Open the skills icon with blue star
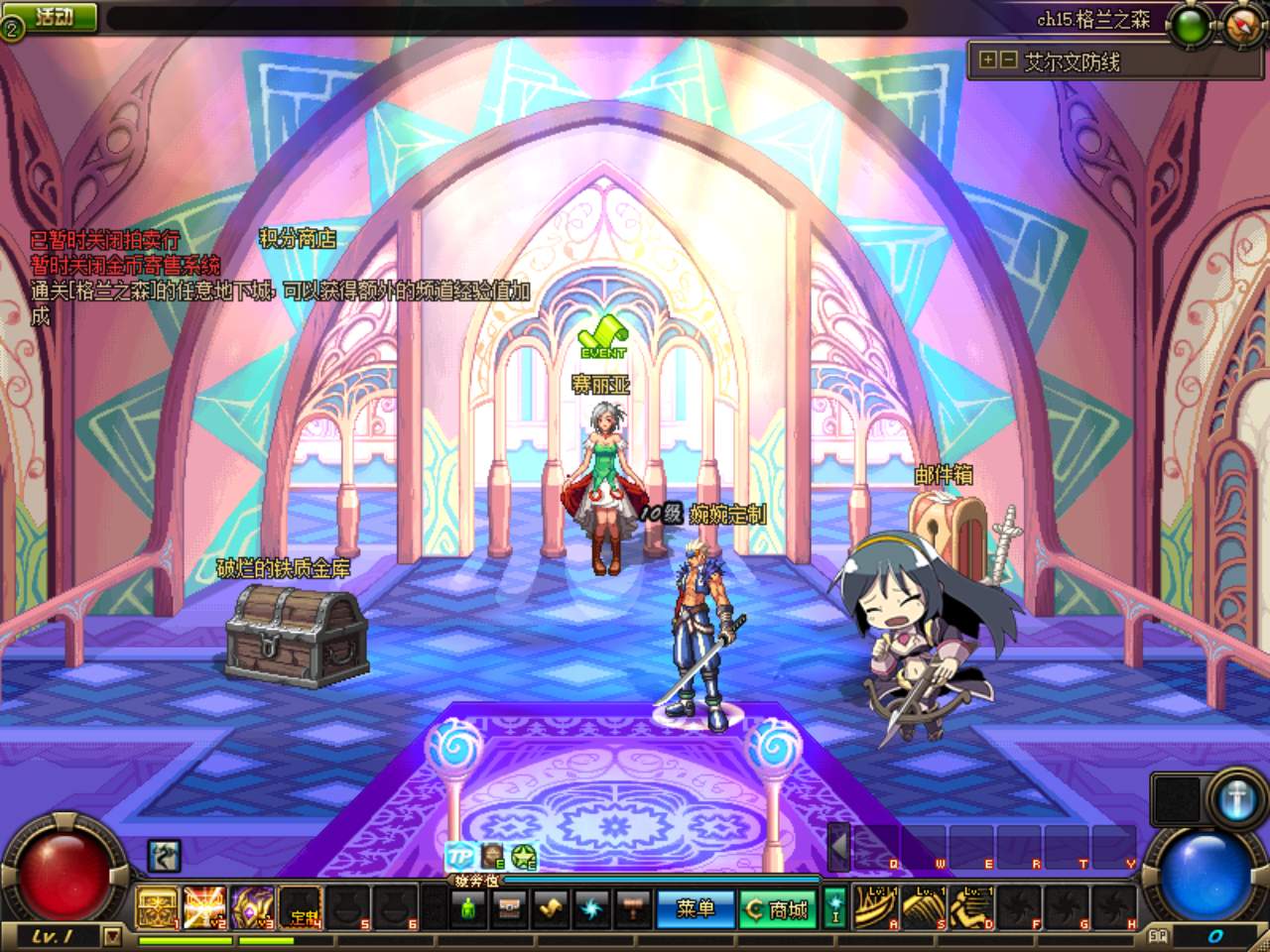The height and width of the screenshot is (952, 1270). click(x=591, y=908)
